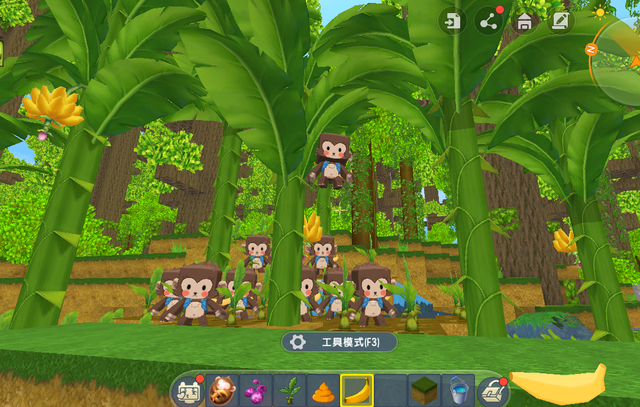Viewport: 640px width, 407px height.
Task: Select the water bucket hotbar slot
Action: (x=459, y=391)
